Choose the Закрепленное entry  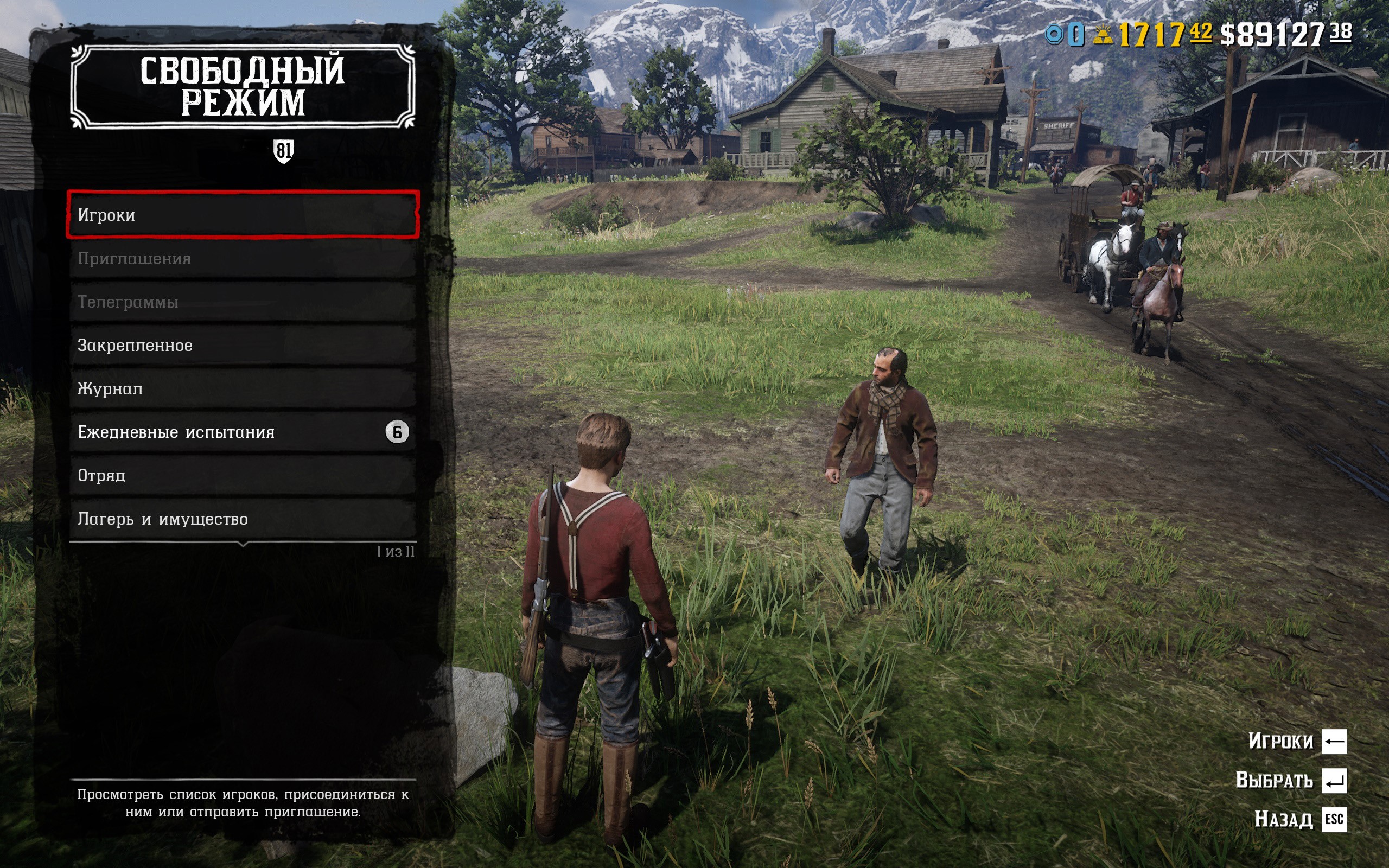point(242,346)
